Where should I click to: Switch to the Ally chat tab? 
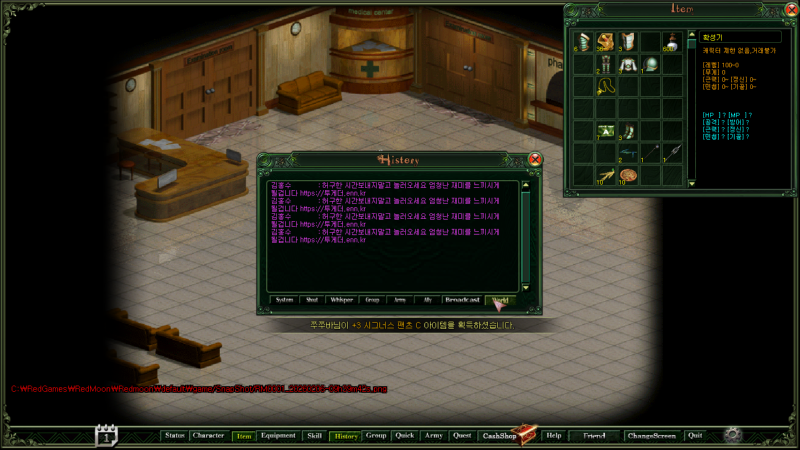(x=427, y=299)
